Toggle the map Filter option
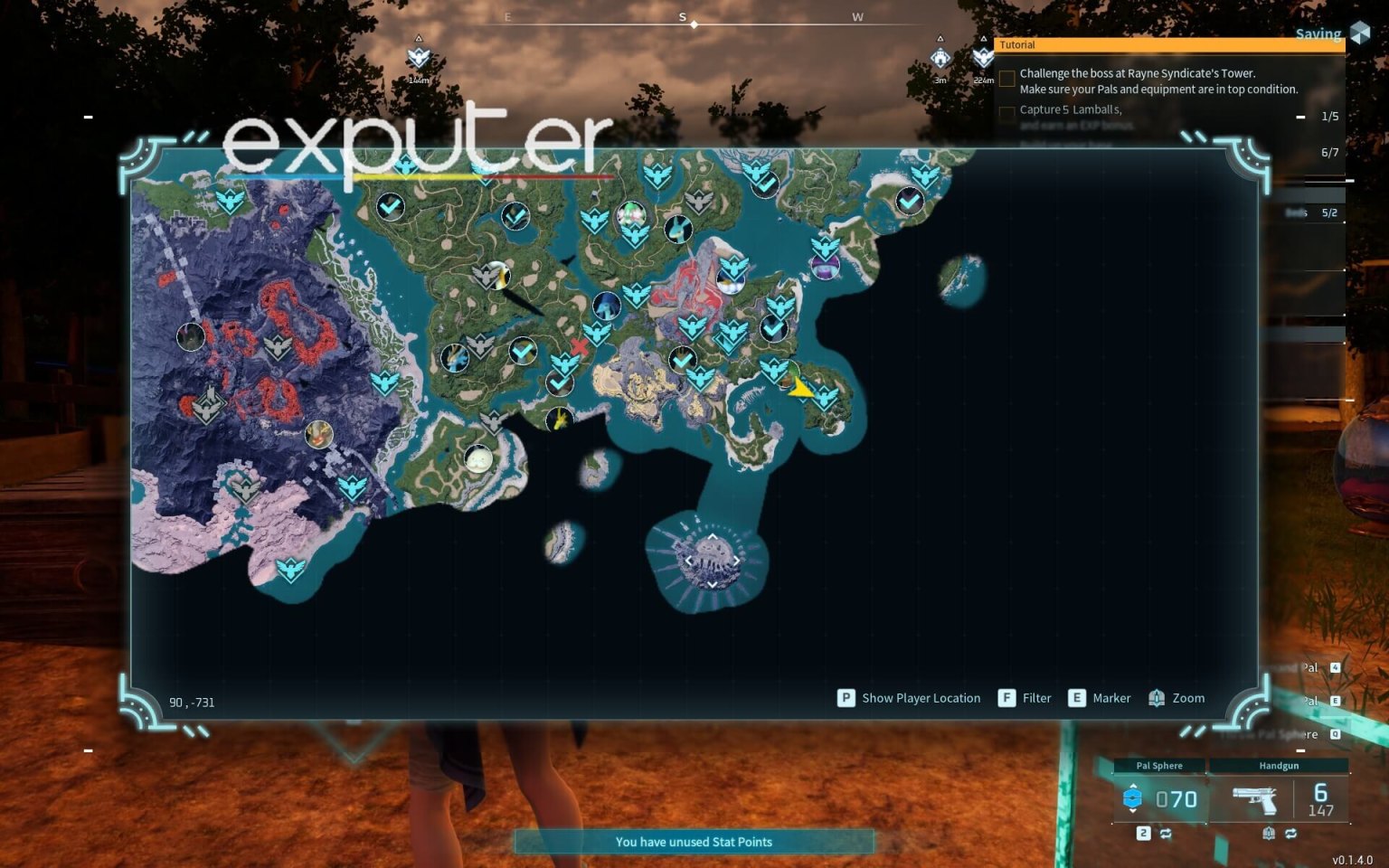The height and width of the screenshot is (868, 1389). coord(1006,698)
